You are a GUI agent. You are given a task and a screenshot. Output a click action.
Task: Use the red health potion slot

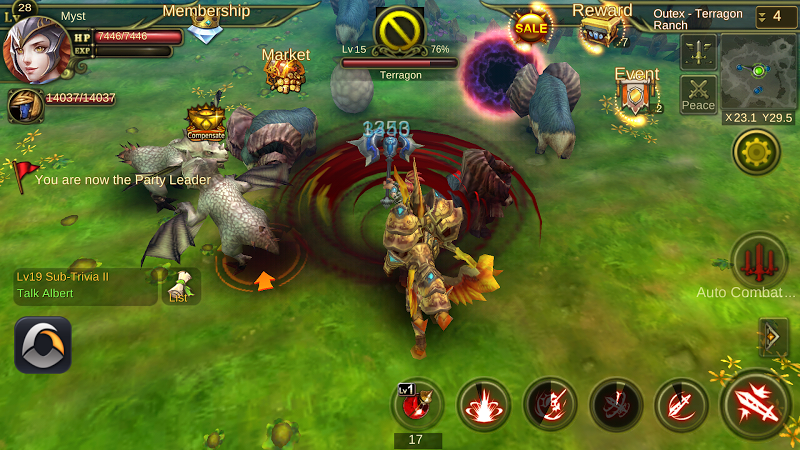click(x=417, y=405)
